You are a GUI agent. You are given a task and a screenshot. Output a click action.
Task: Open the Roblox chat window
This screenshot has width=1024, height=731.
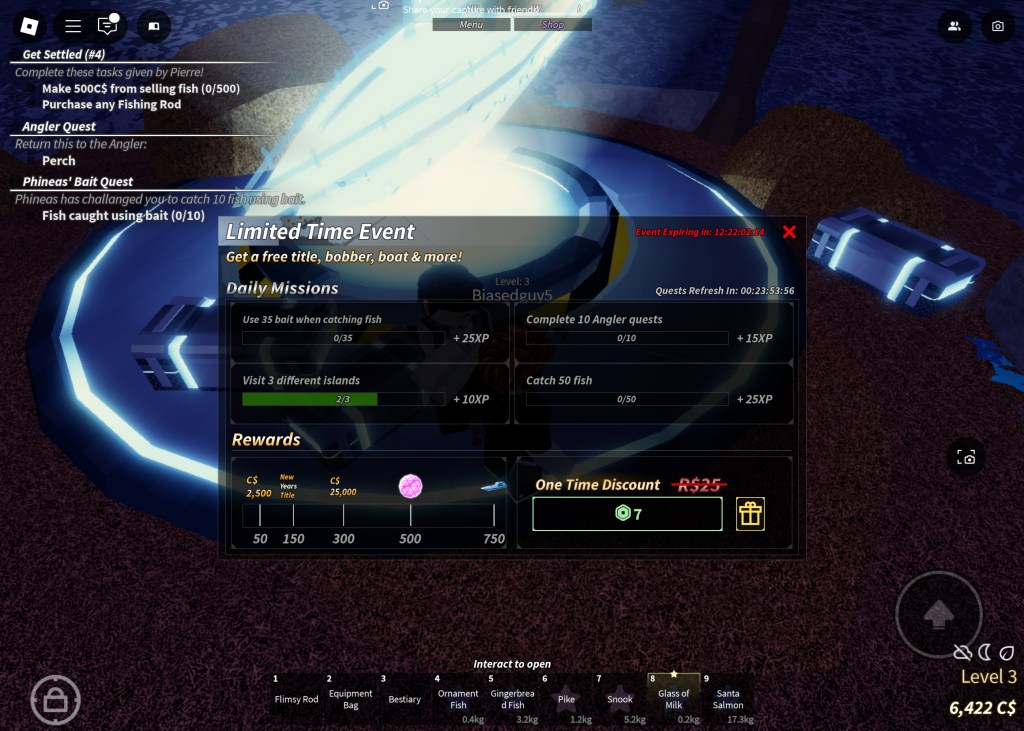click(x=107, y=26)
